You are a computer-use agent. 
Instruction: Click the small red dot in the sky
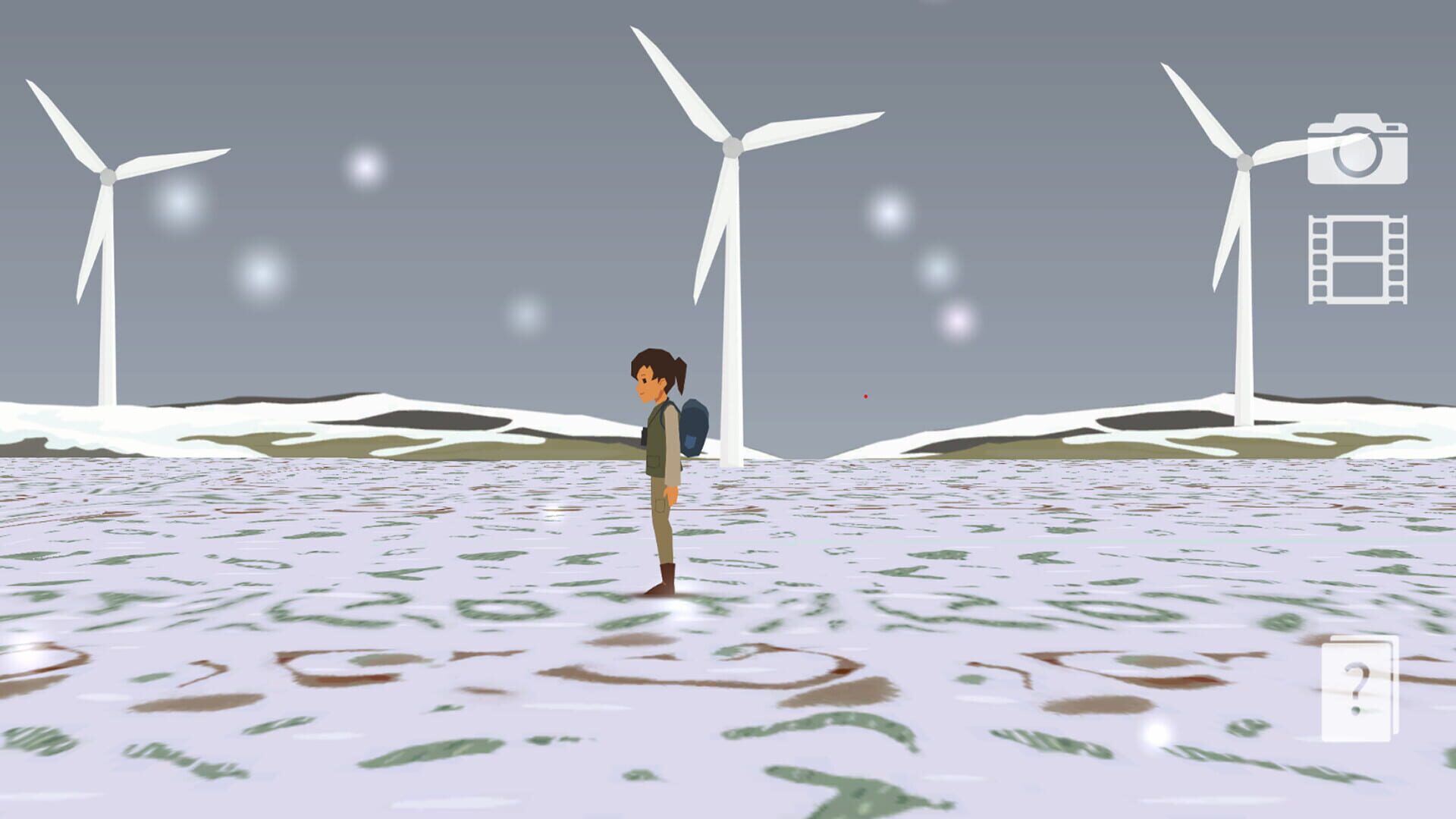[864, 395]
